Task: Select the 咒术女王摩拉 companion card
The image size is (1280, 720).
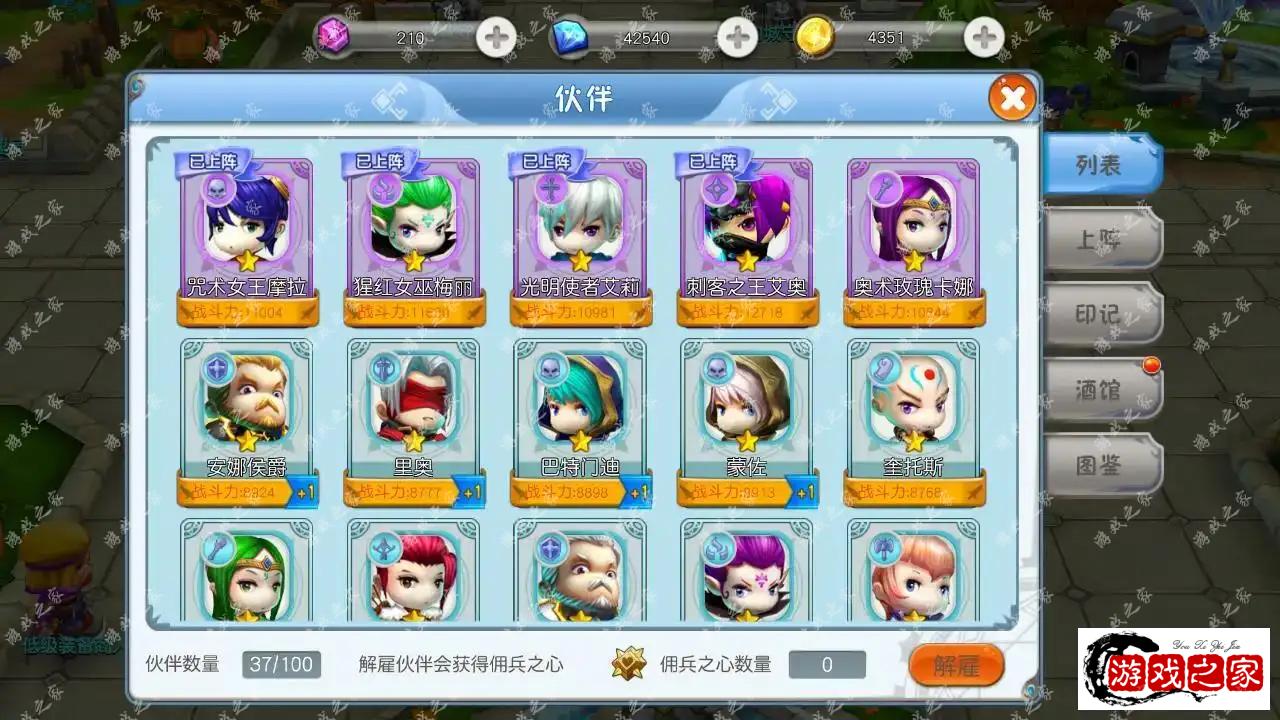Action: coord(247,235)
